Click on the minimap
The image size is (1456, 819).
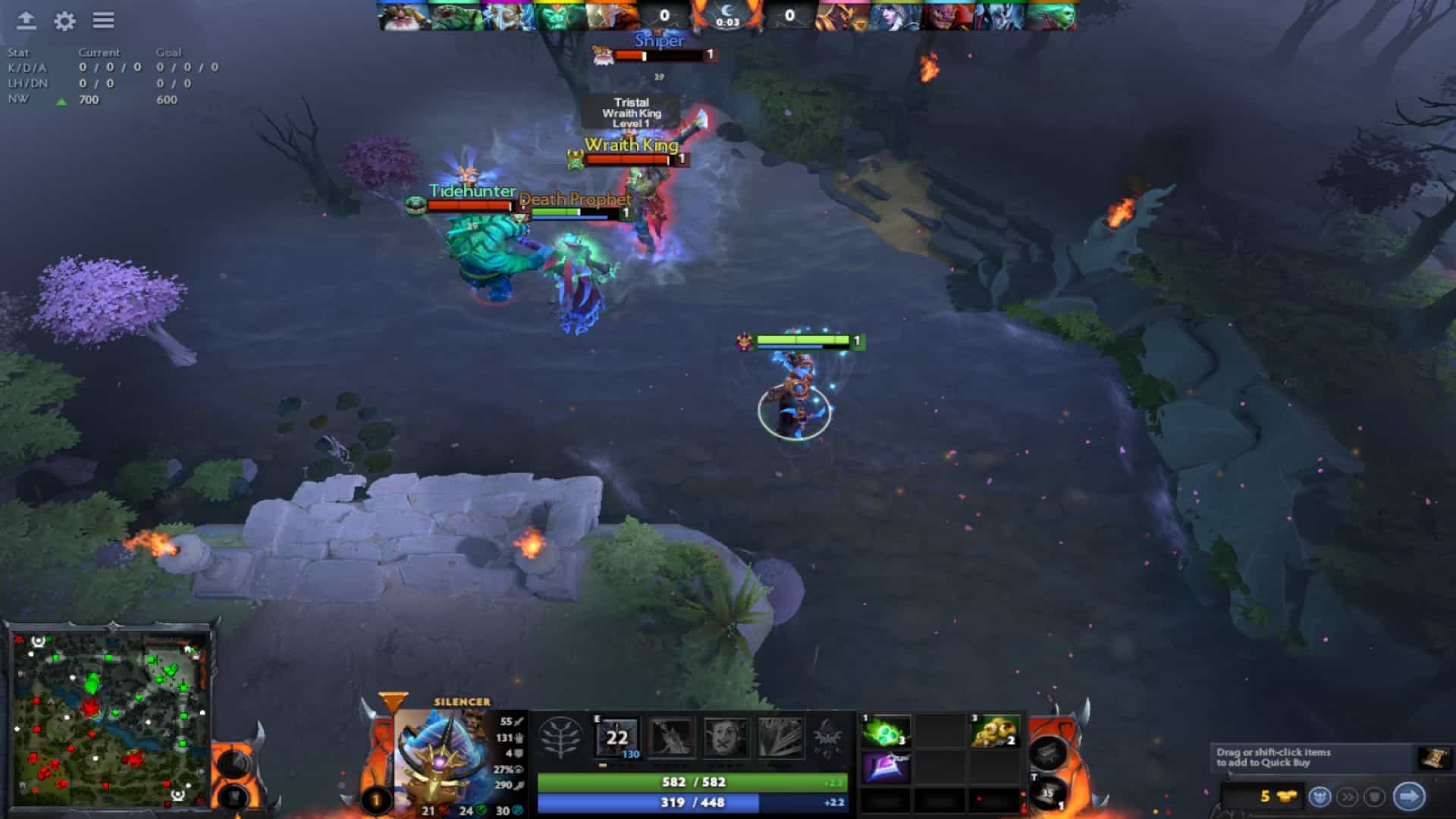coord(111,717)
